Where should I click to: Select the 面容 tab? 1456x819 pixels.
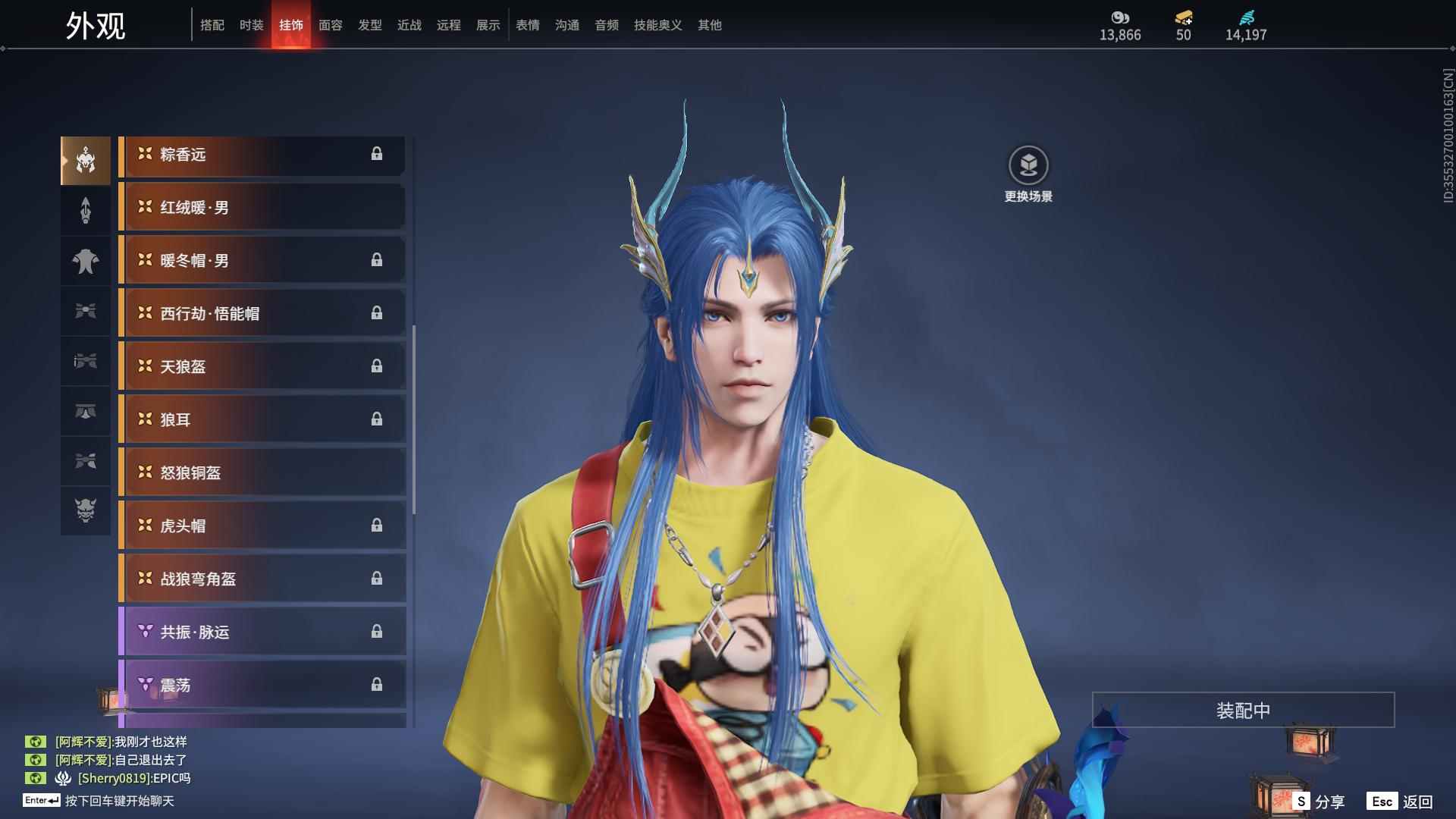click(x=331, y=25)
